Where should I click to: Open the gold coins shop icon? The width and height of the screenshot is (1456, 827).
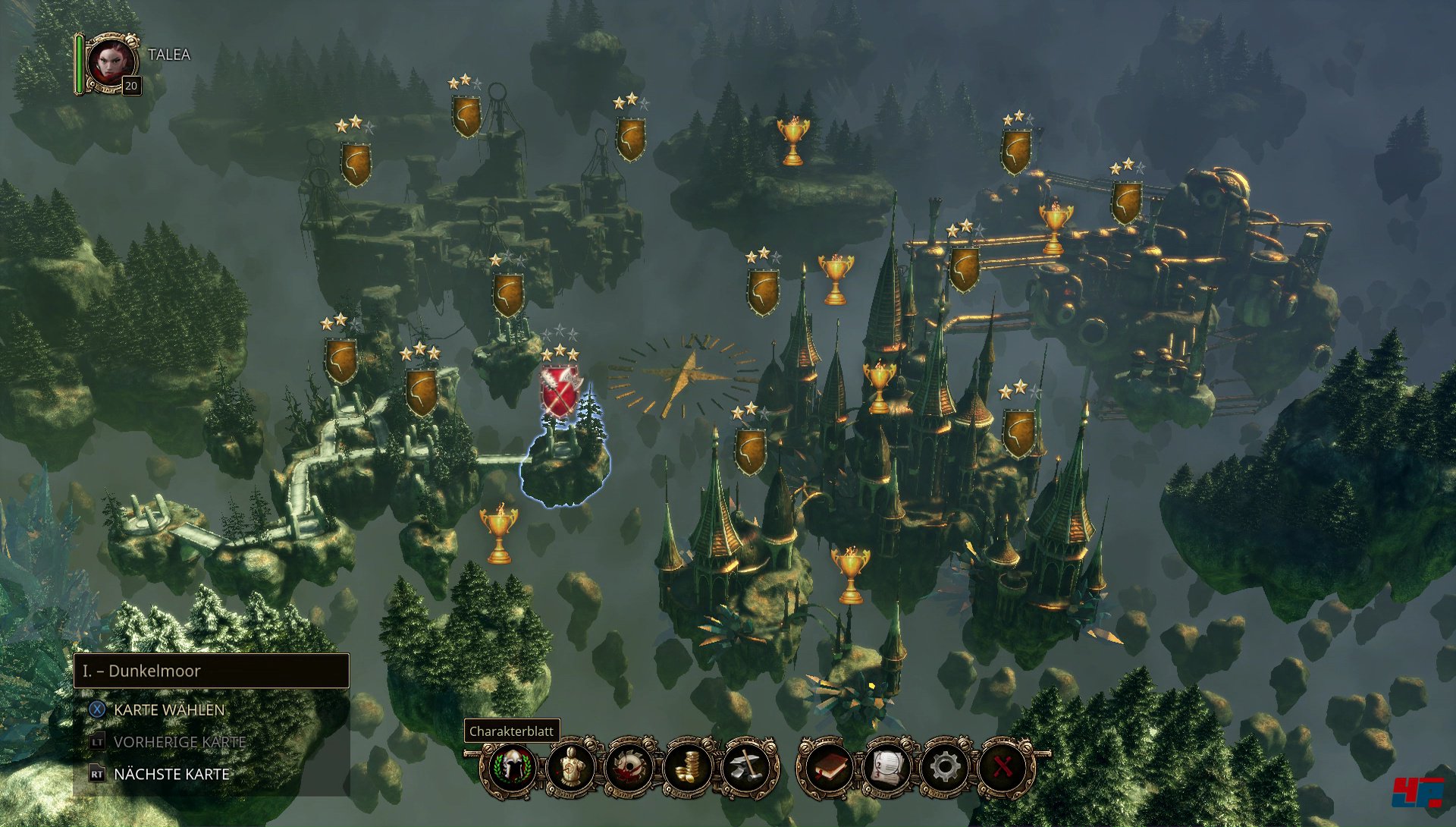687,767
